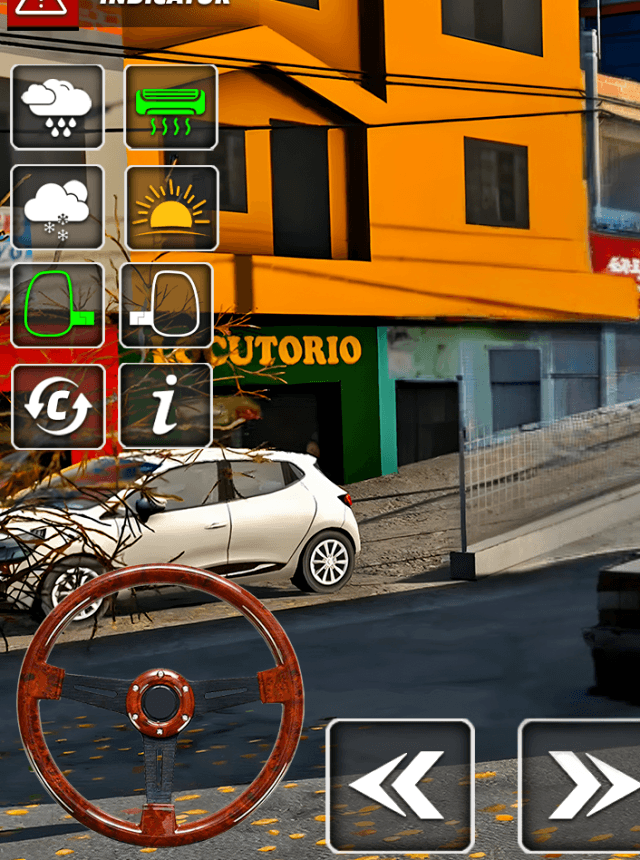Activate the rain weather button
Image resolution: width=640 pixels, height=860 pixels.
(57, 107)
